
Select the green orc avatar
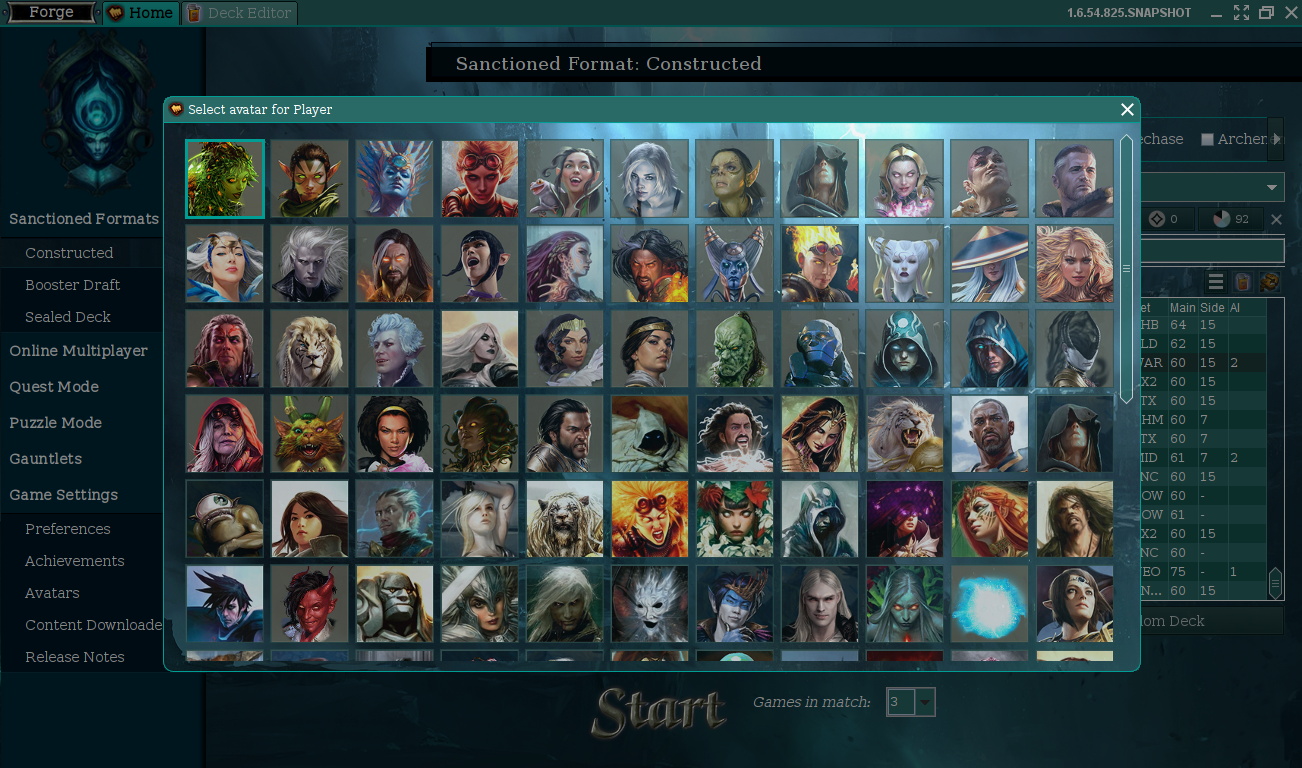click(x=735, y=348)
